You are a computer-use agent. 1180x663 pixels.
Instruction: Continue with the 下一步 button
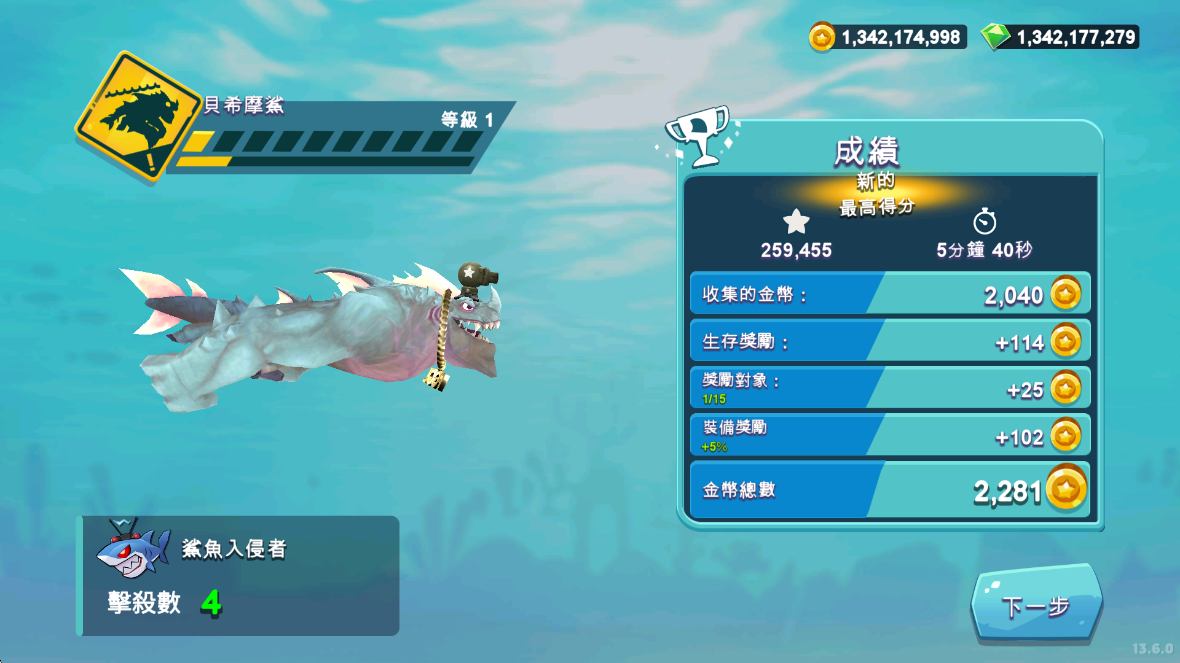pos(1035,606)
